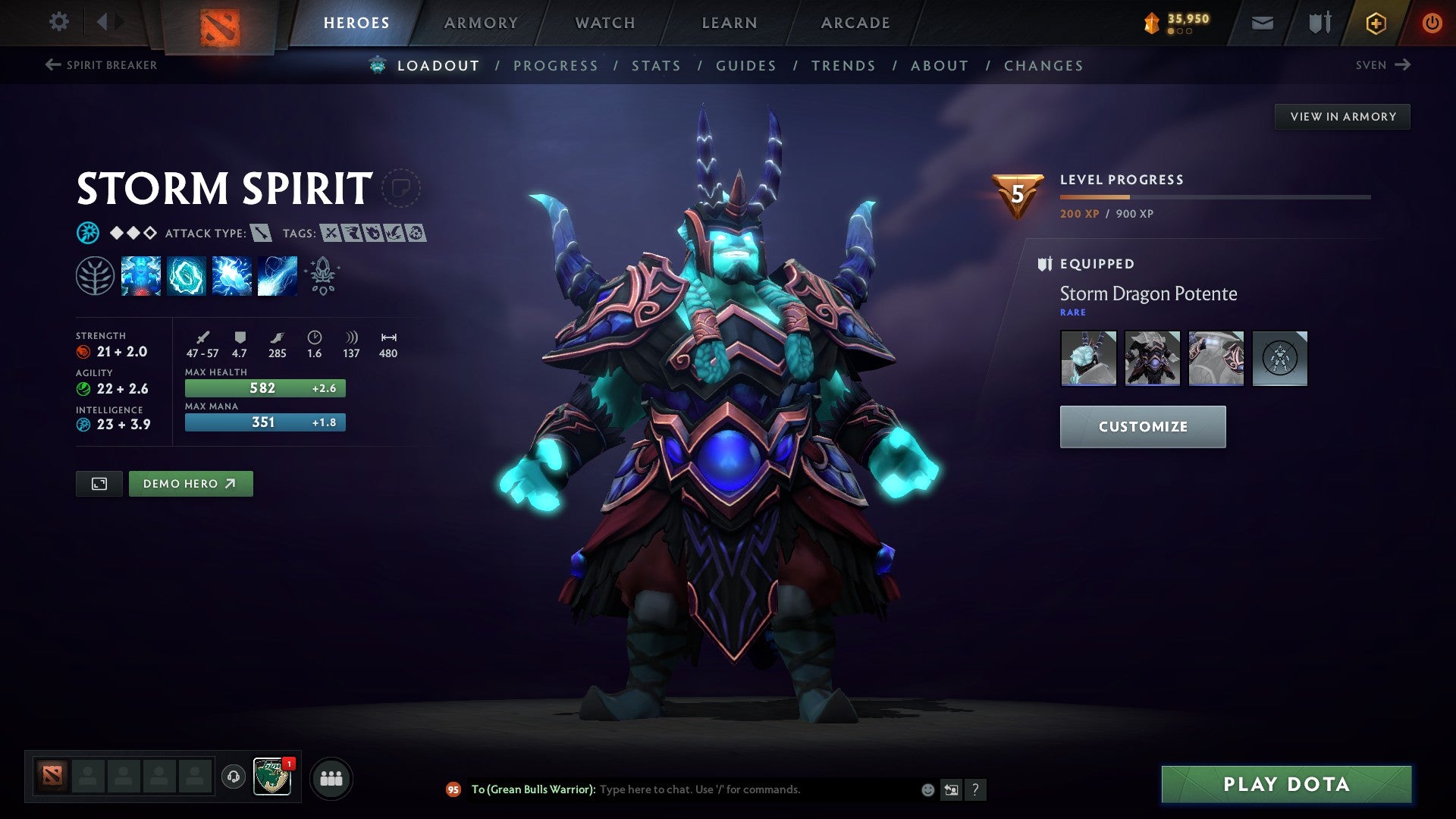Click the melee attack type icon
This screenshot has width=1456, height=819.
click(x=262, y=234)
